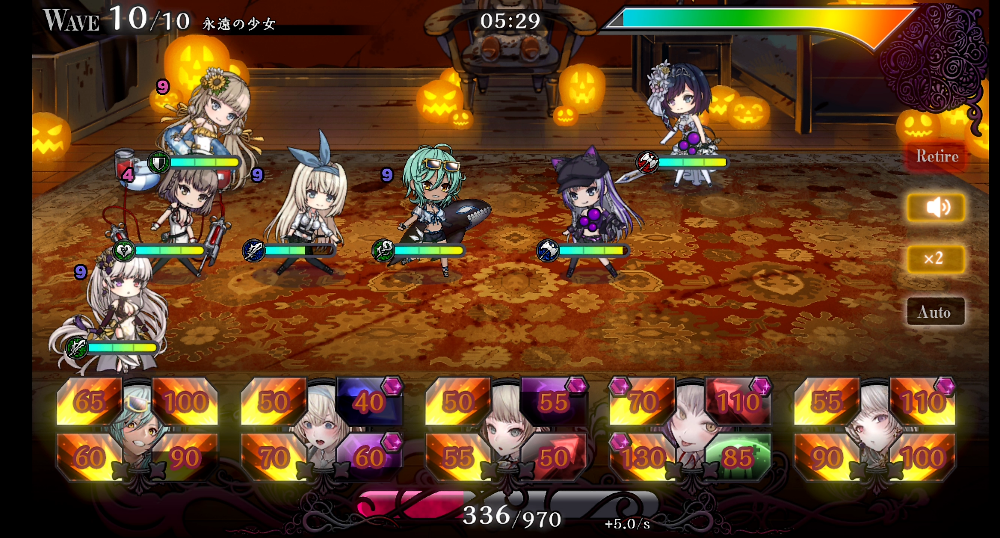The image size is (1000, 538).
Task: Use the red arrow 50-cost skill
Action: (x=553, y=457)
